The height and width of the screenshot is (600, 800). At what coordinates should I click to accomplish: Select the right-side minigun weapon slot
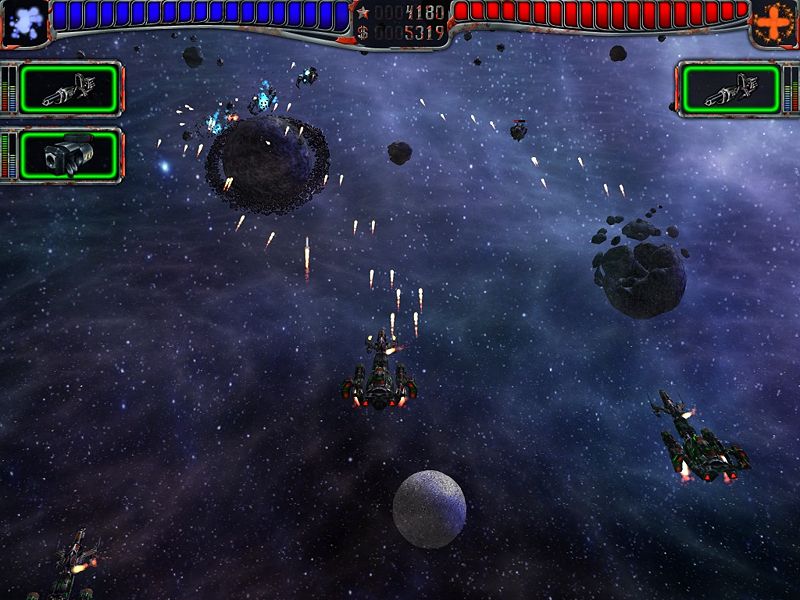tap(730, 89)
